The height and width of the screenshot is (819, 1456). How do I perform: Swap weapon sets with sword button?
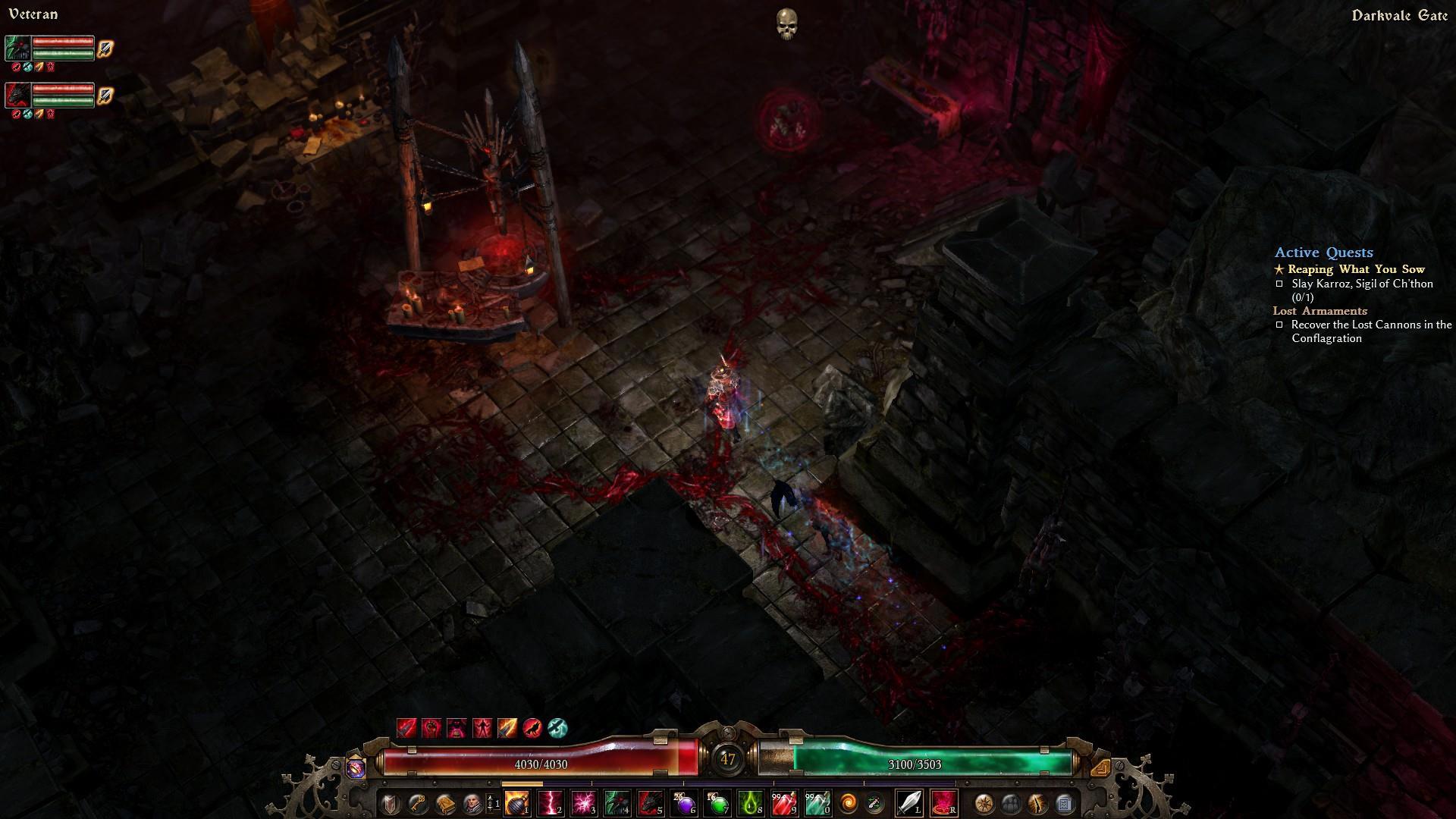[875, 802]
